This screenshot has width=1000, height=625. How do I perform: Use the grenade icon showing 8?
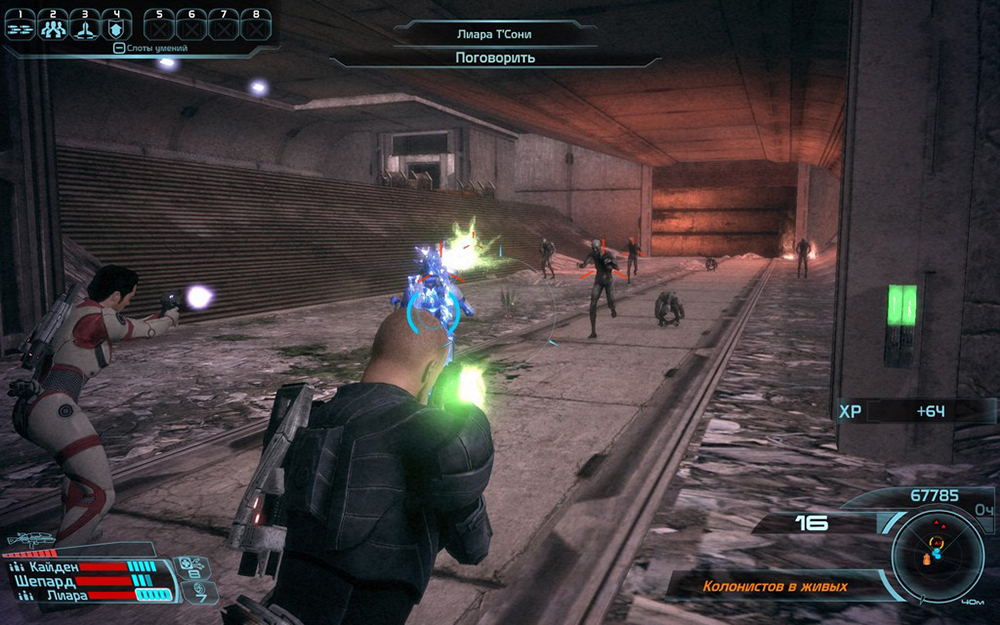[x=190, y=568]
